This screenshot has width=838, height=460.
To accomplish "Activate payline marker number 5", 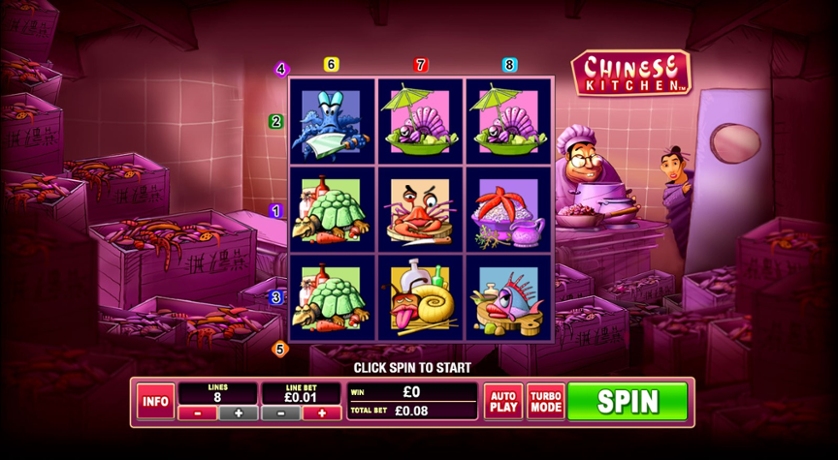I will pos(280,349).
